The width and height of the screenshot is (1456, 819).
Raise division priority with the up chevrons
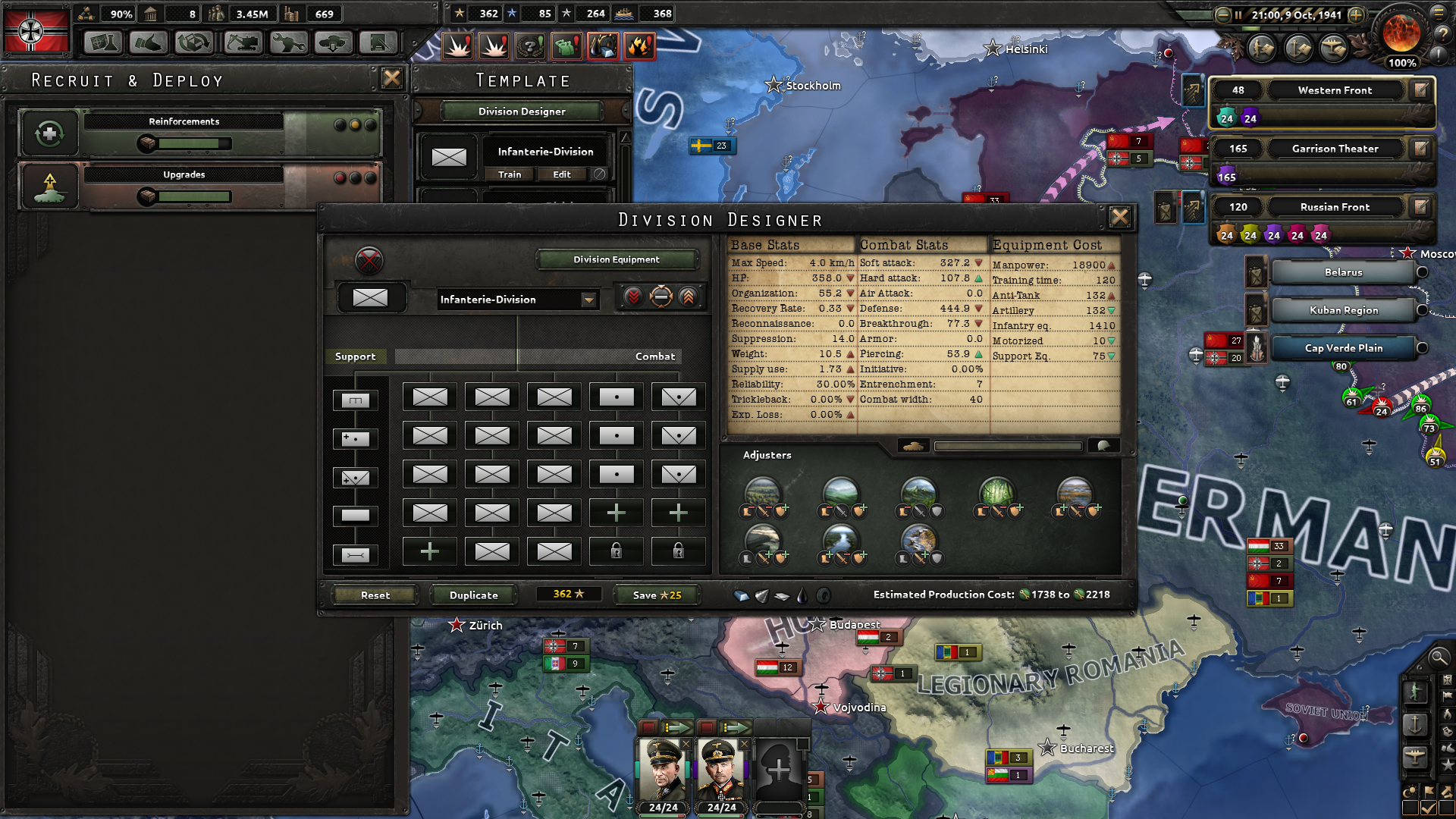(687, 297)
